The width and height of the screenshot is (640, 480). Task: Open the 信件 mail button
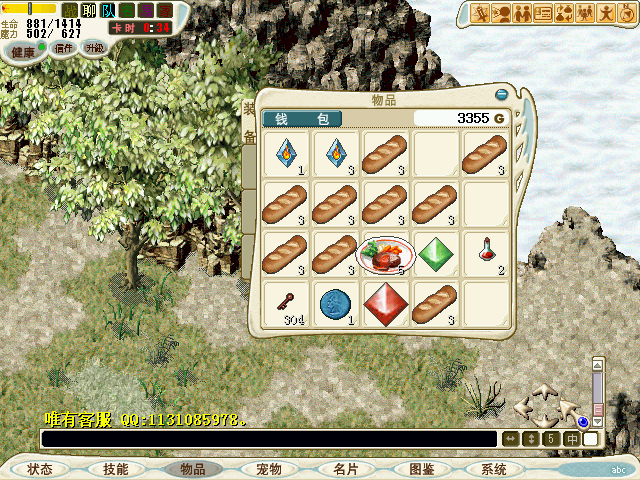pos(64,48)
